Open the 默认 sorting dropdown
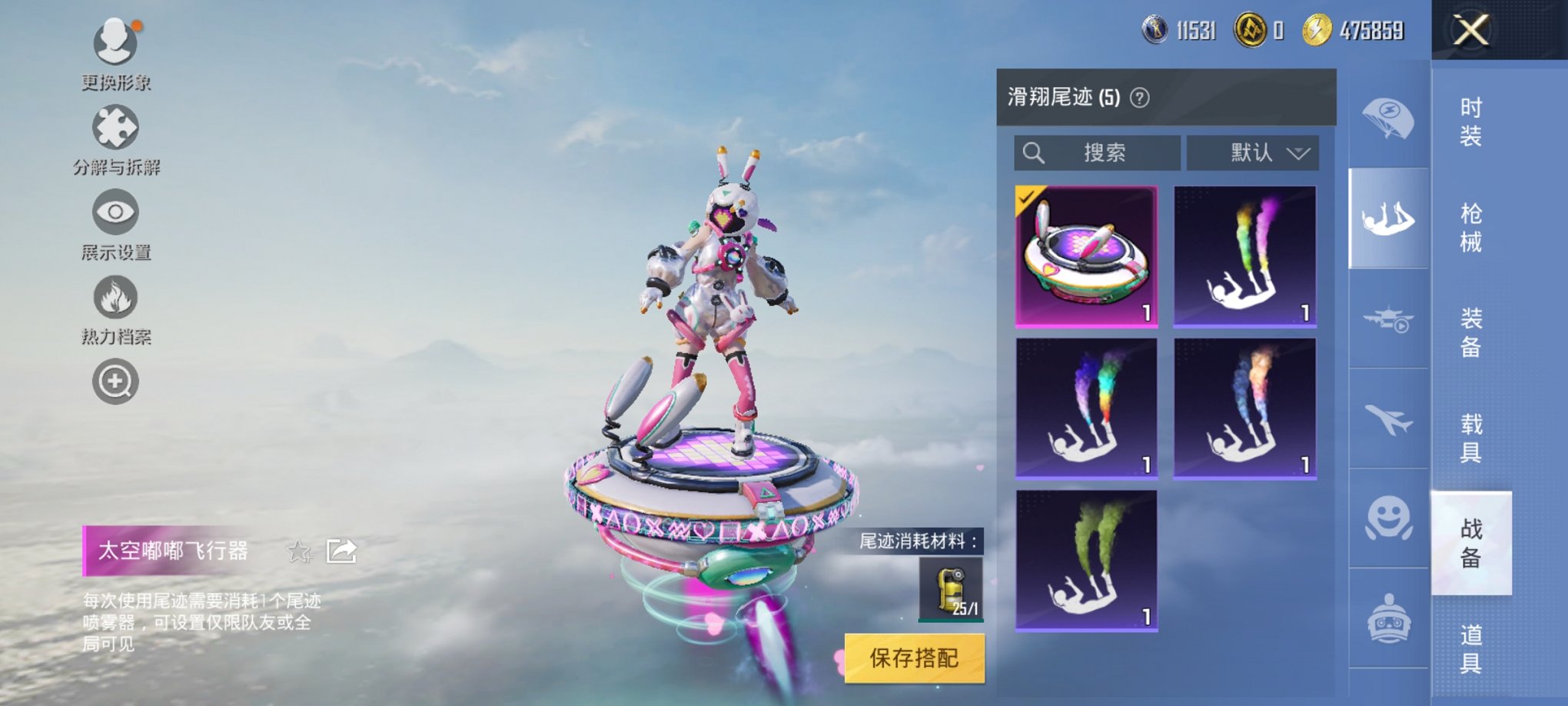The image size is (1568, 706). coord(1251,152)
